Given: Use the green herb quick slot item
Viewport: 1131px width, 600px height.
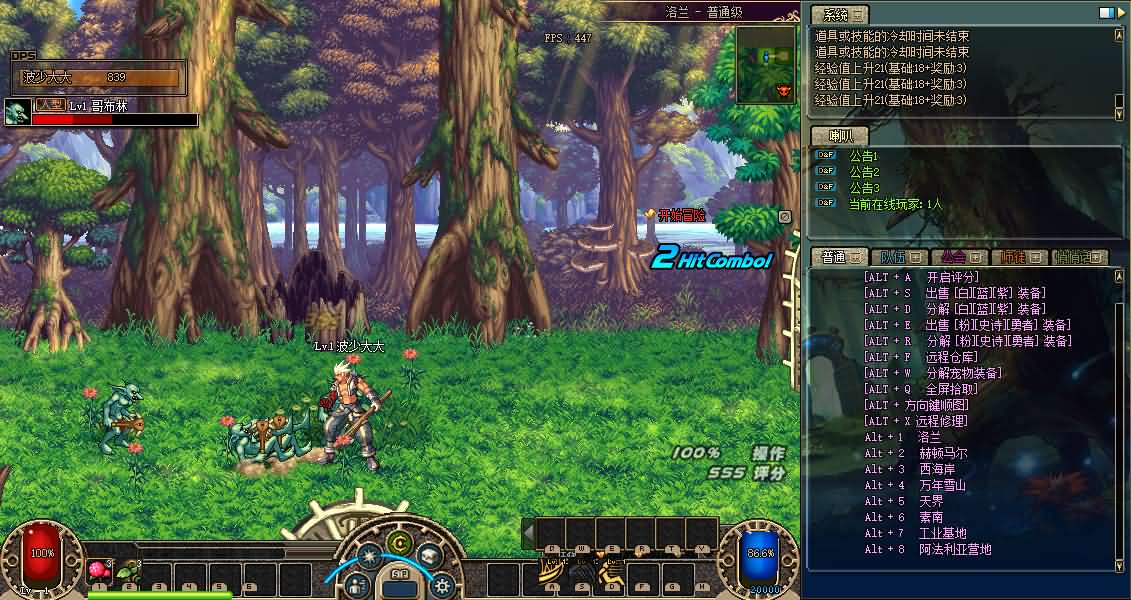Looking at the screenshot, I should point(127,572).
